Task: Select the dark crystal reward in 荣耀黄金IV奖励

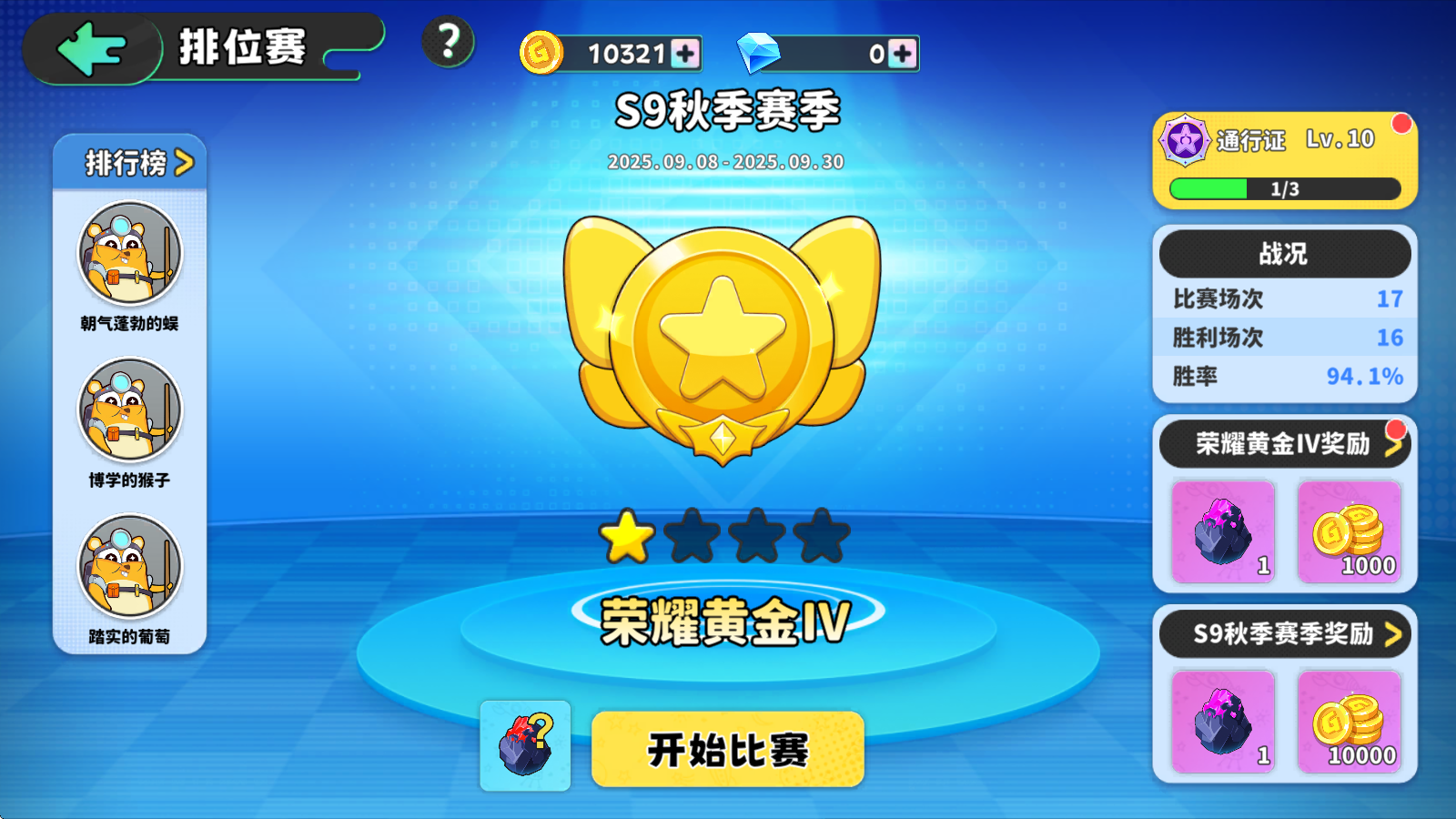Action: pos(1221,532)
